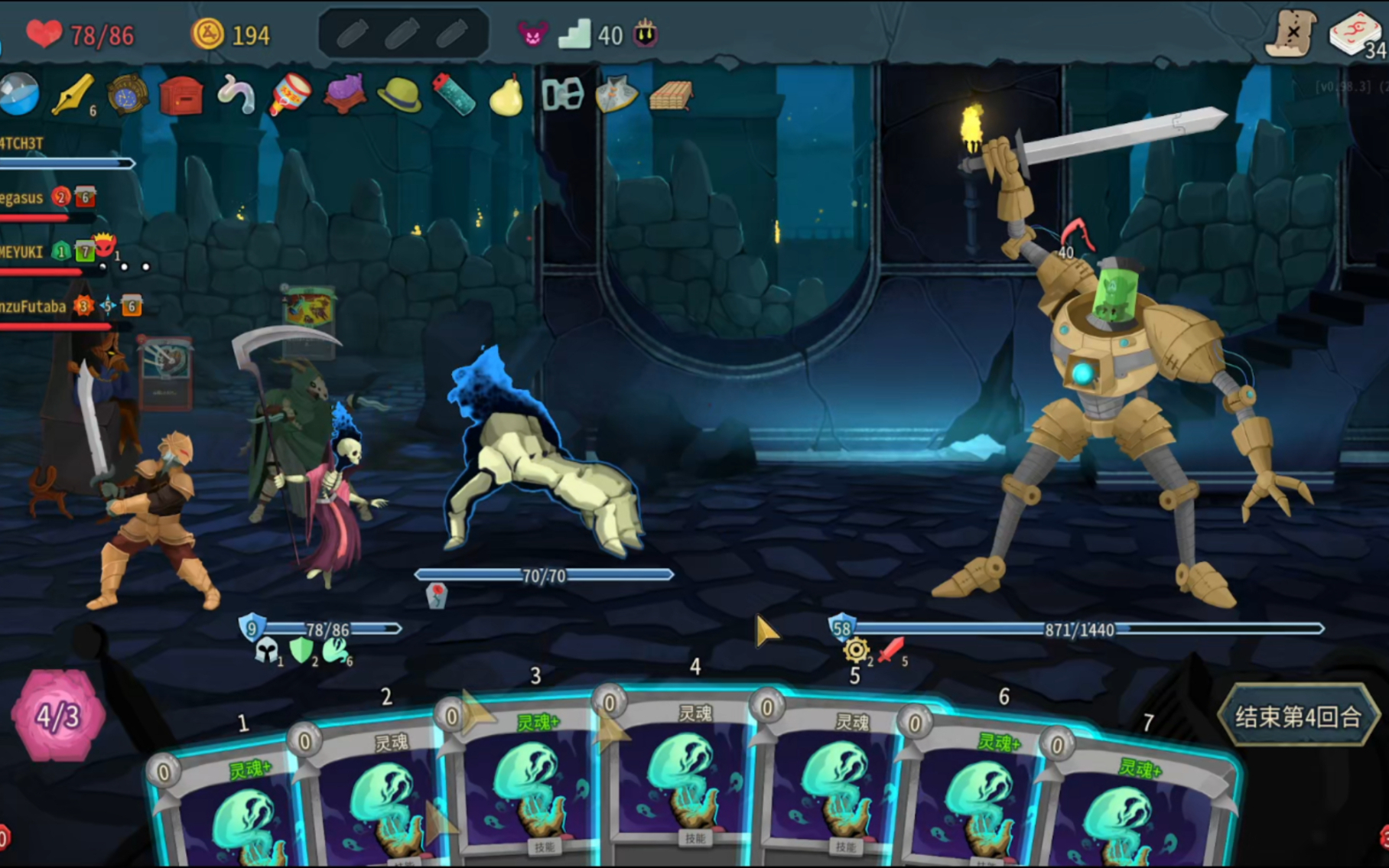1389x868 pixels.
Task: Select the purple ascension demon icon
Action: [x=532, y=34]
